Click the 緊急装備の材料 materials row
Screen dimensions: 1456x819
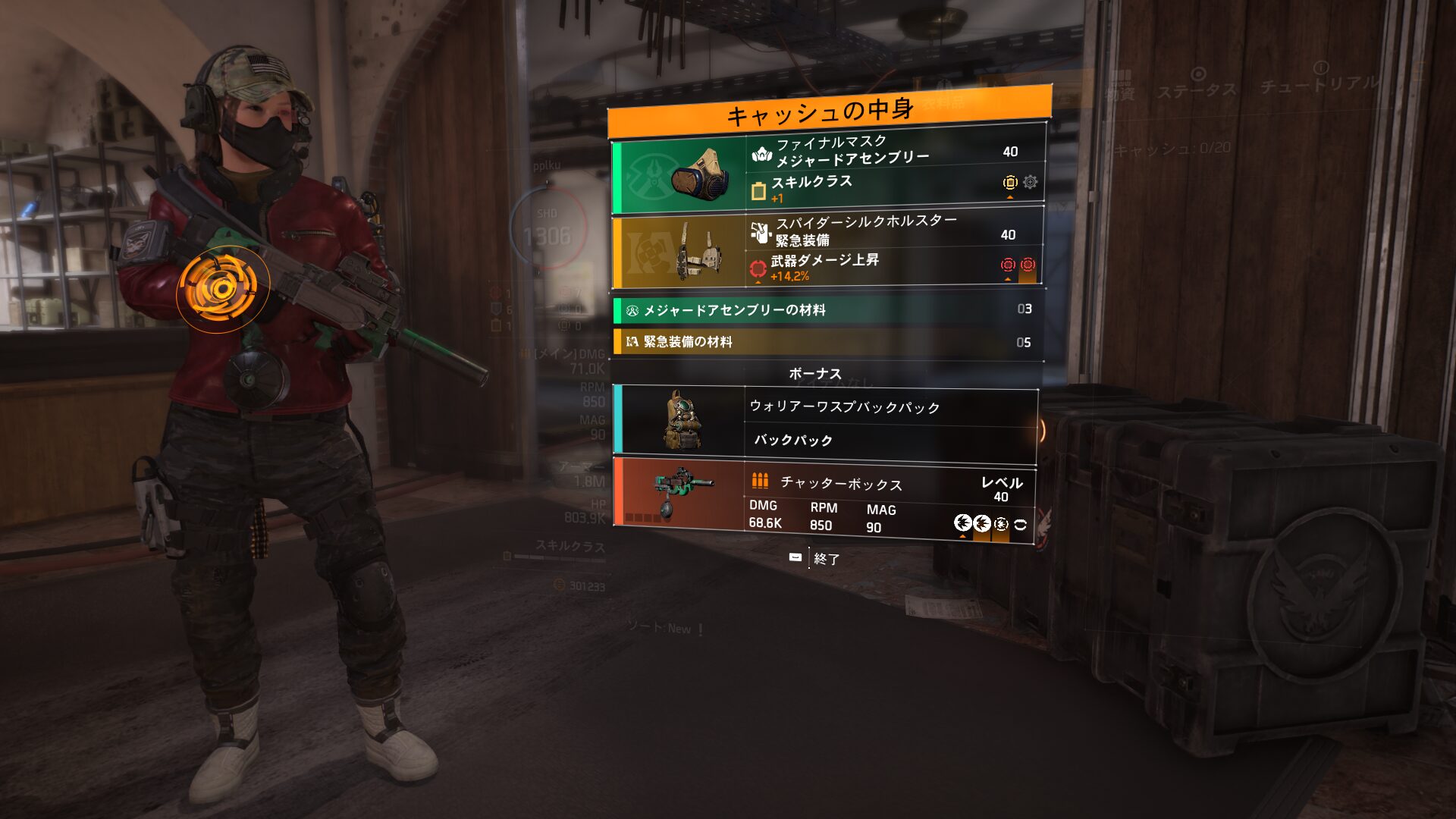(x=828, y=342)
